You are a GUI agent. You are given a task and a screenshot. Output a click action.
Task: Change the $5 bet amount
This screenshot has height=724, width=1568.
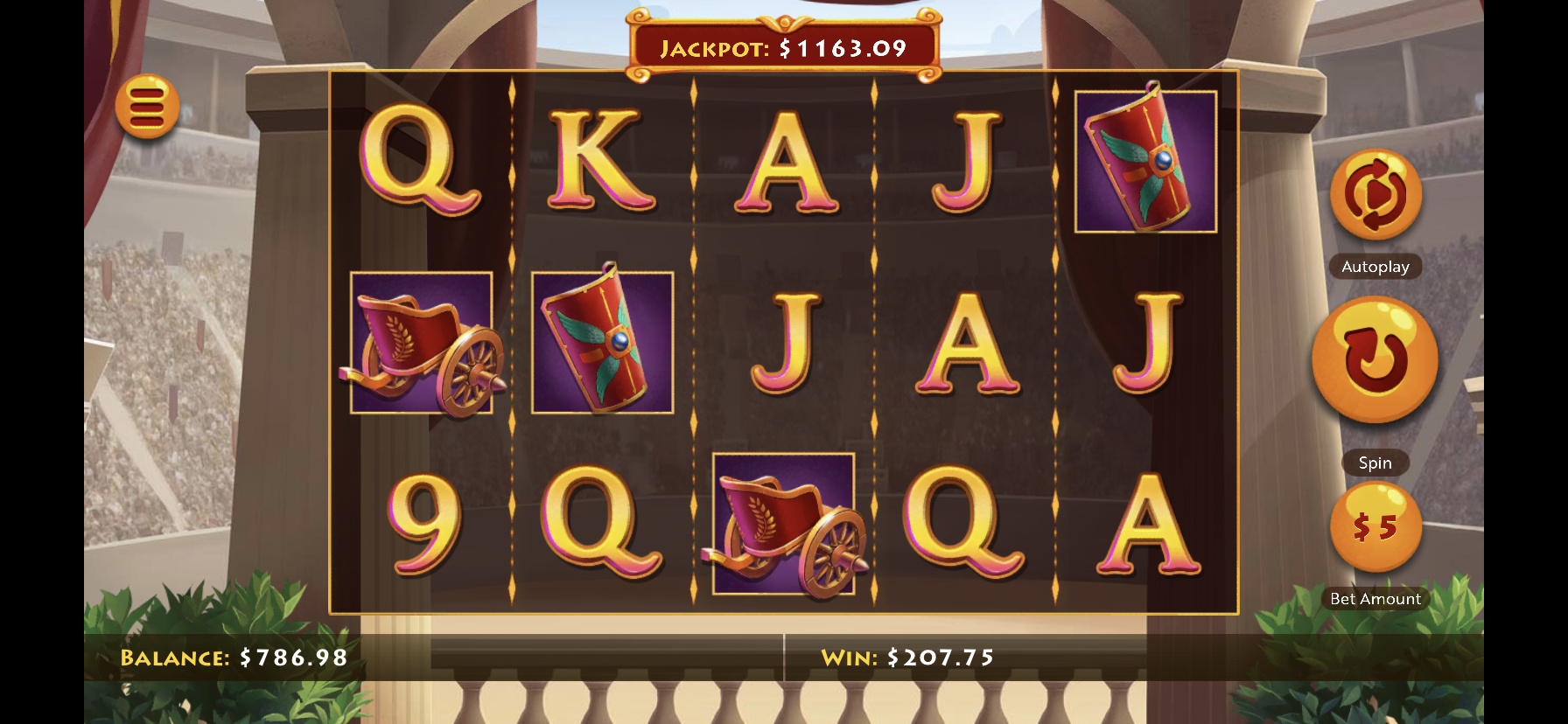[1375, 527]
